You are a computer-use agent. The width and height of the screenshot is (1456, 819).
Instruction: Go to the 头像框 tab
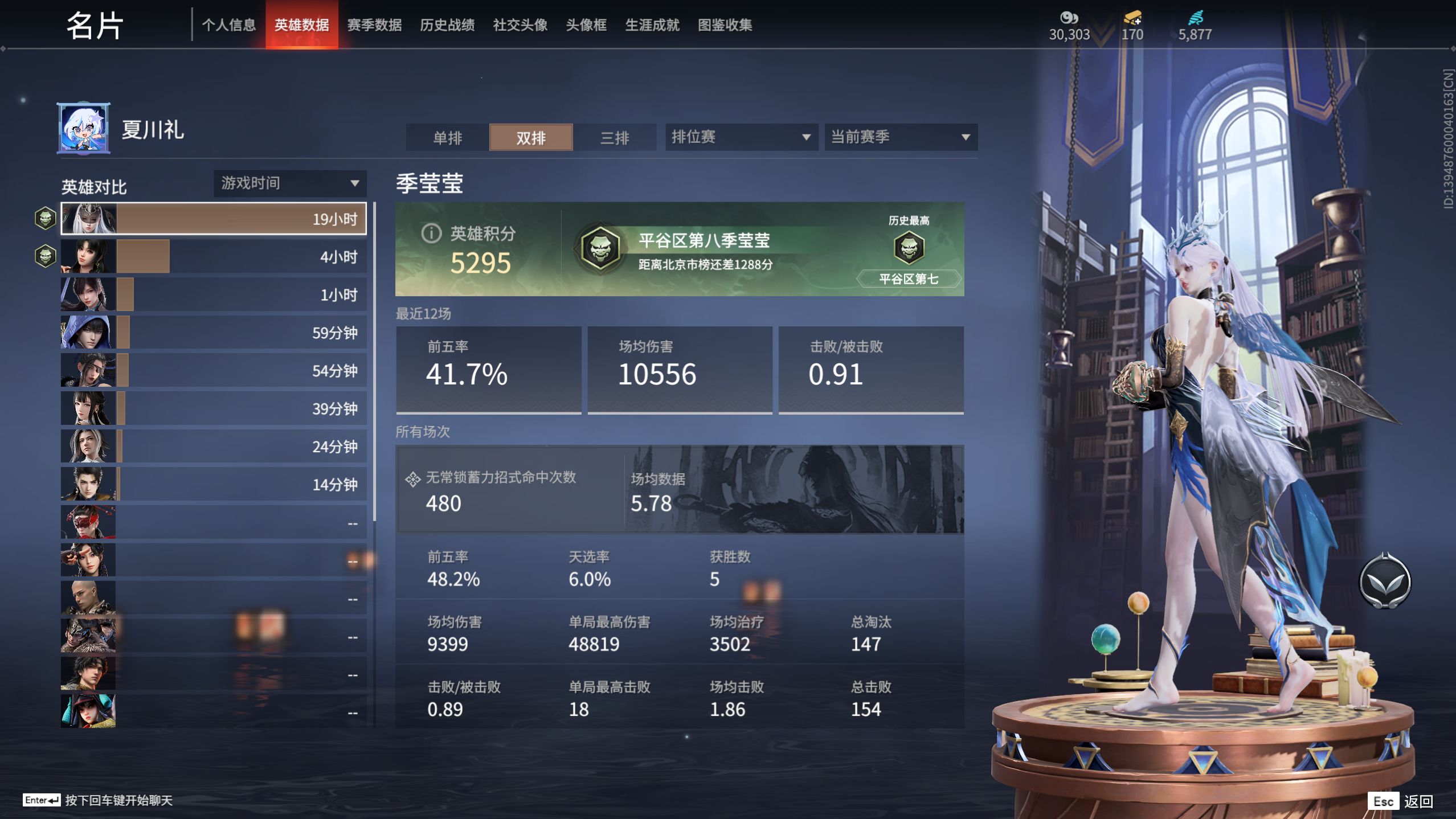tap(586, 25)
